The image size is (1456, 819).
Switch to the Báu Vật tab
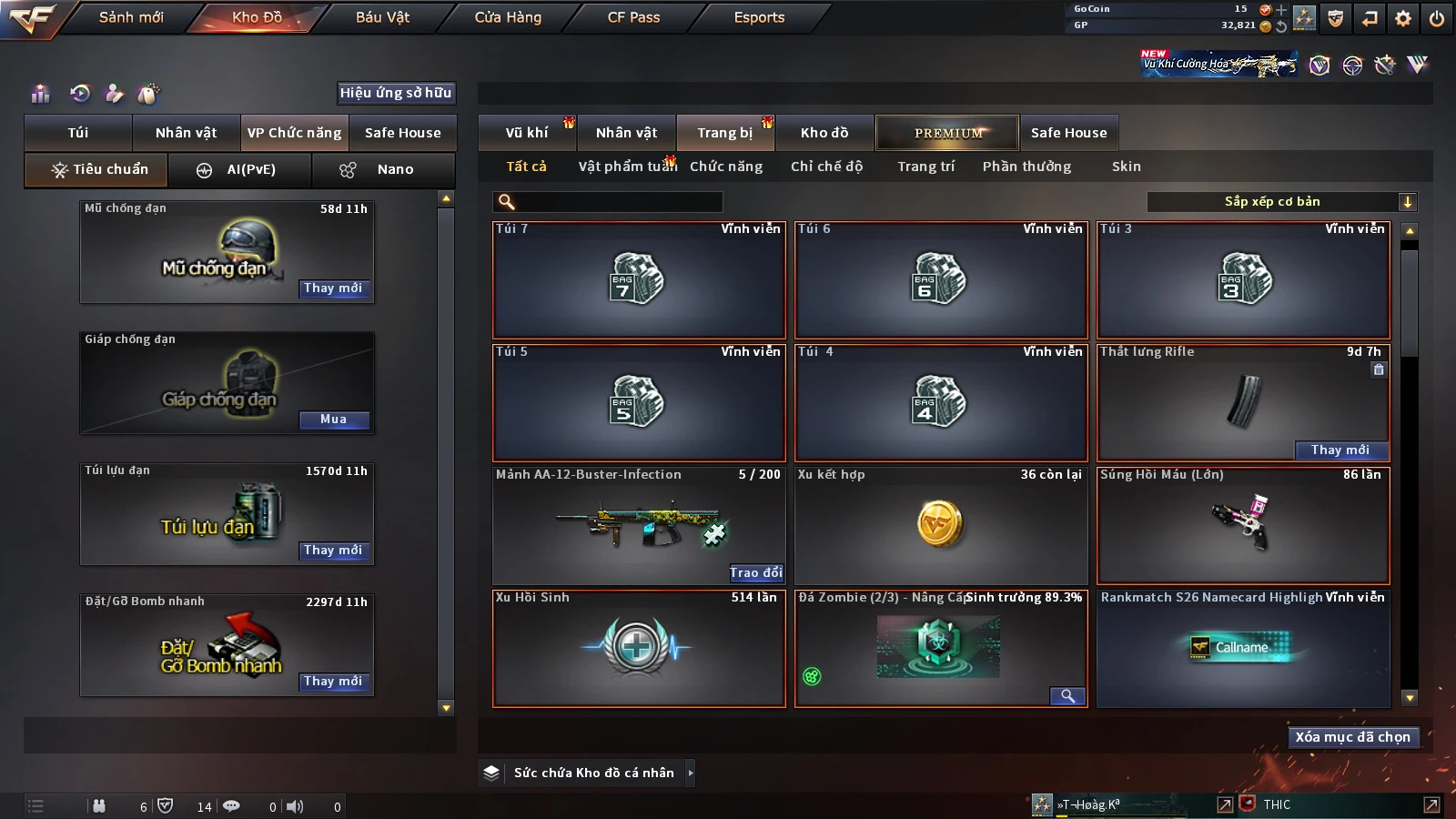[x=382, y=17]
